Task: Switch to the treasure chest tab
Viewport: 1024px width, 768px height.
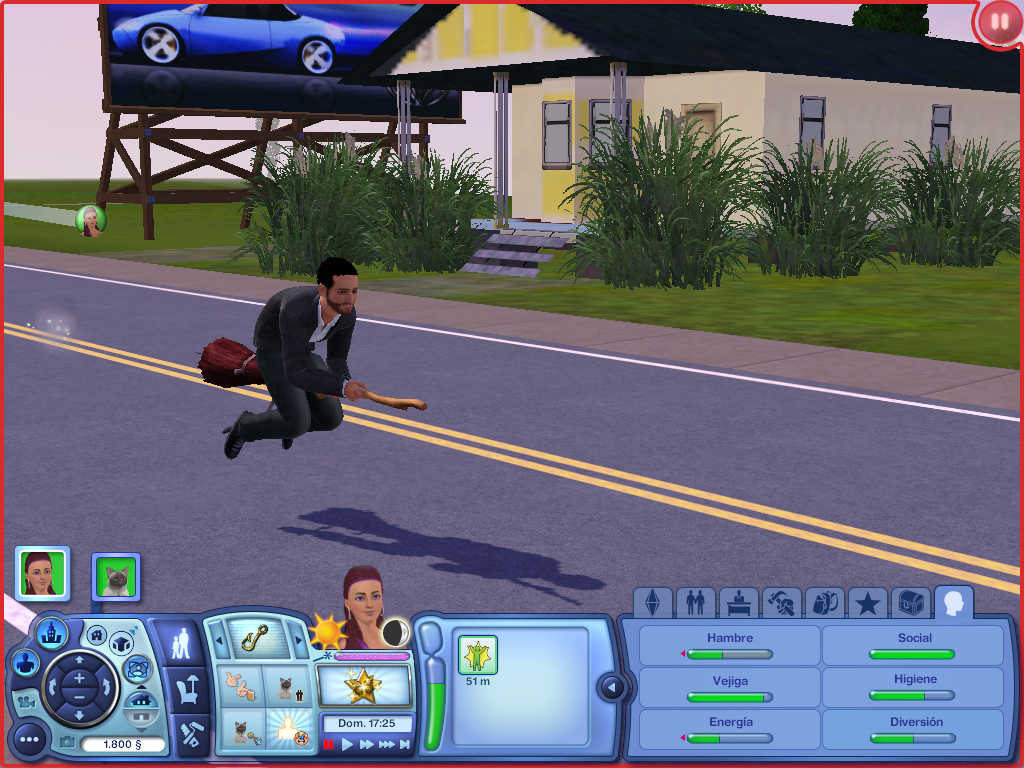Action: click(910, 603)
